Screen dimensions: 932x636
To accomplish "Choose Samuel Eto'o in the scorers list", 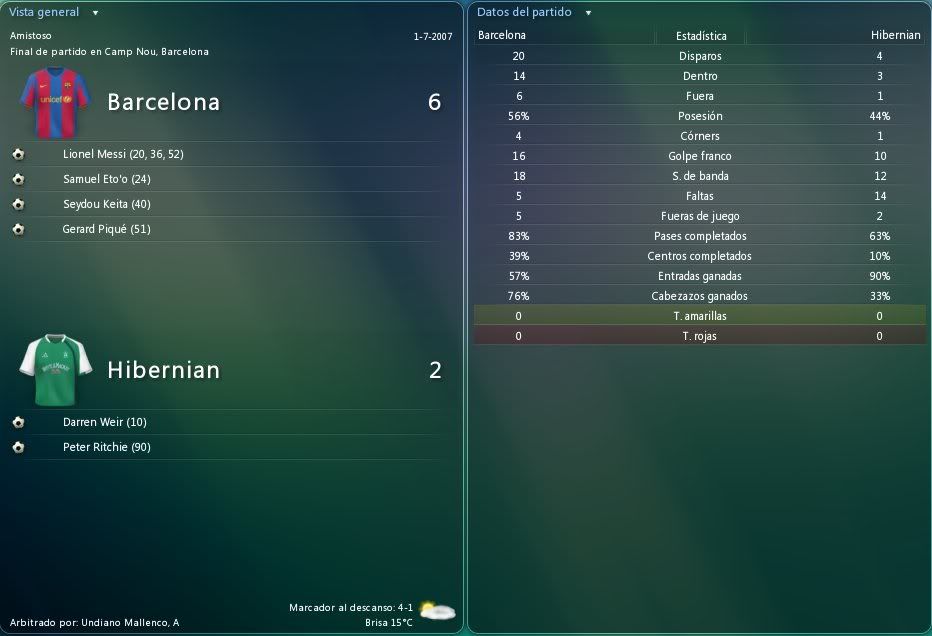I will click(x=106, y=179).
